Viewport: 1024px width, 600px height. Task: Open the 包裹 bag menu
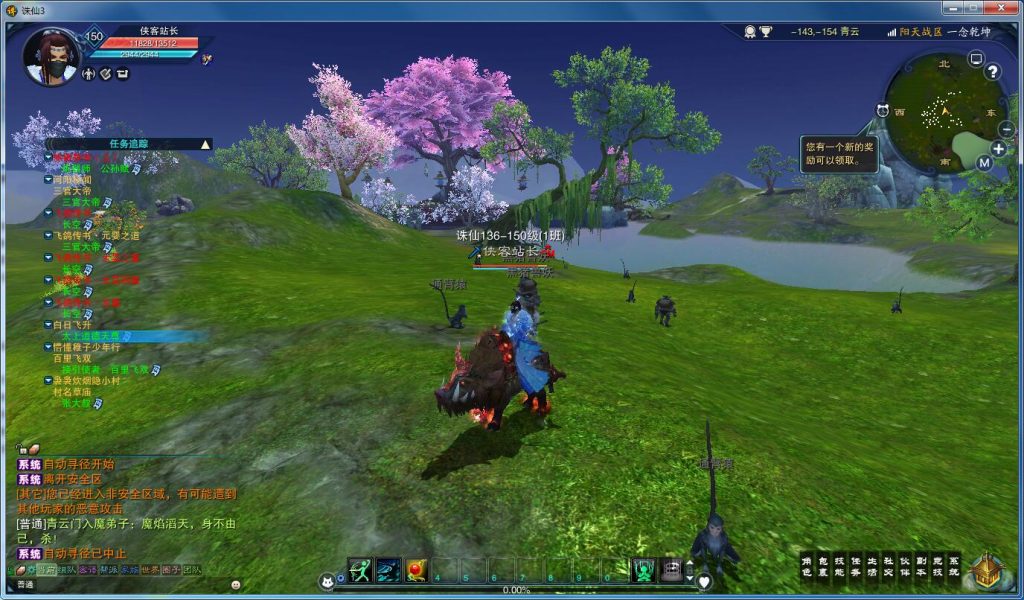pos(823,567)
